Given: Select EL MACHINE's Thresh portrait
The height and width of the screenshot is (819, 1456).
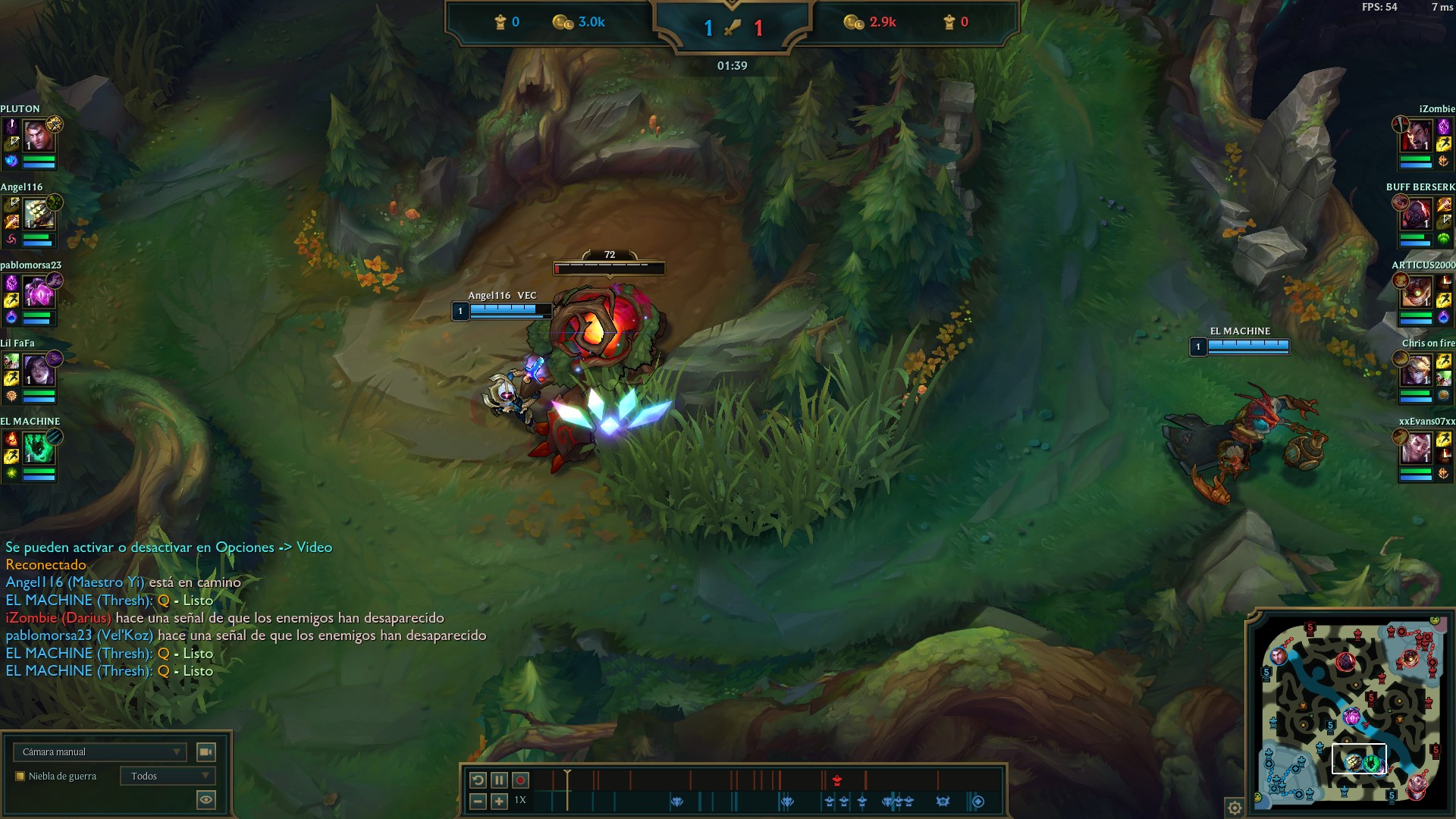Looking at the screenshot, I should (38, 450).
